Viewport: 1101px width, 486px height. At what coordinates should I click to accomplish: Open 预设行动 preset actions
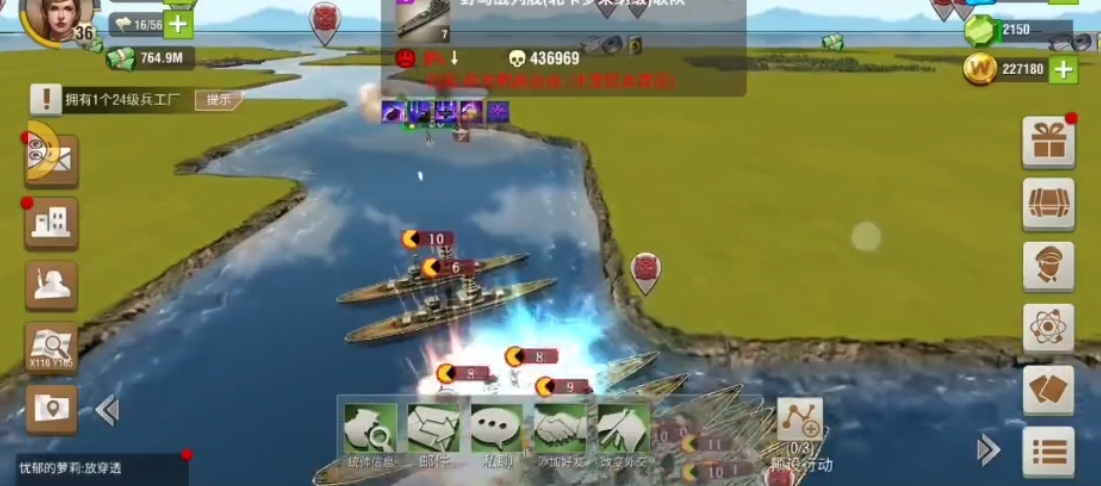(800, 432)
